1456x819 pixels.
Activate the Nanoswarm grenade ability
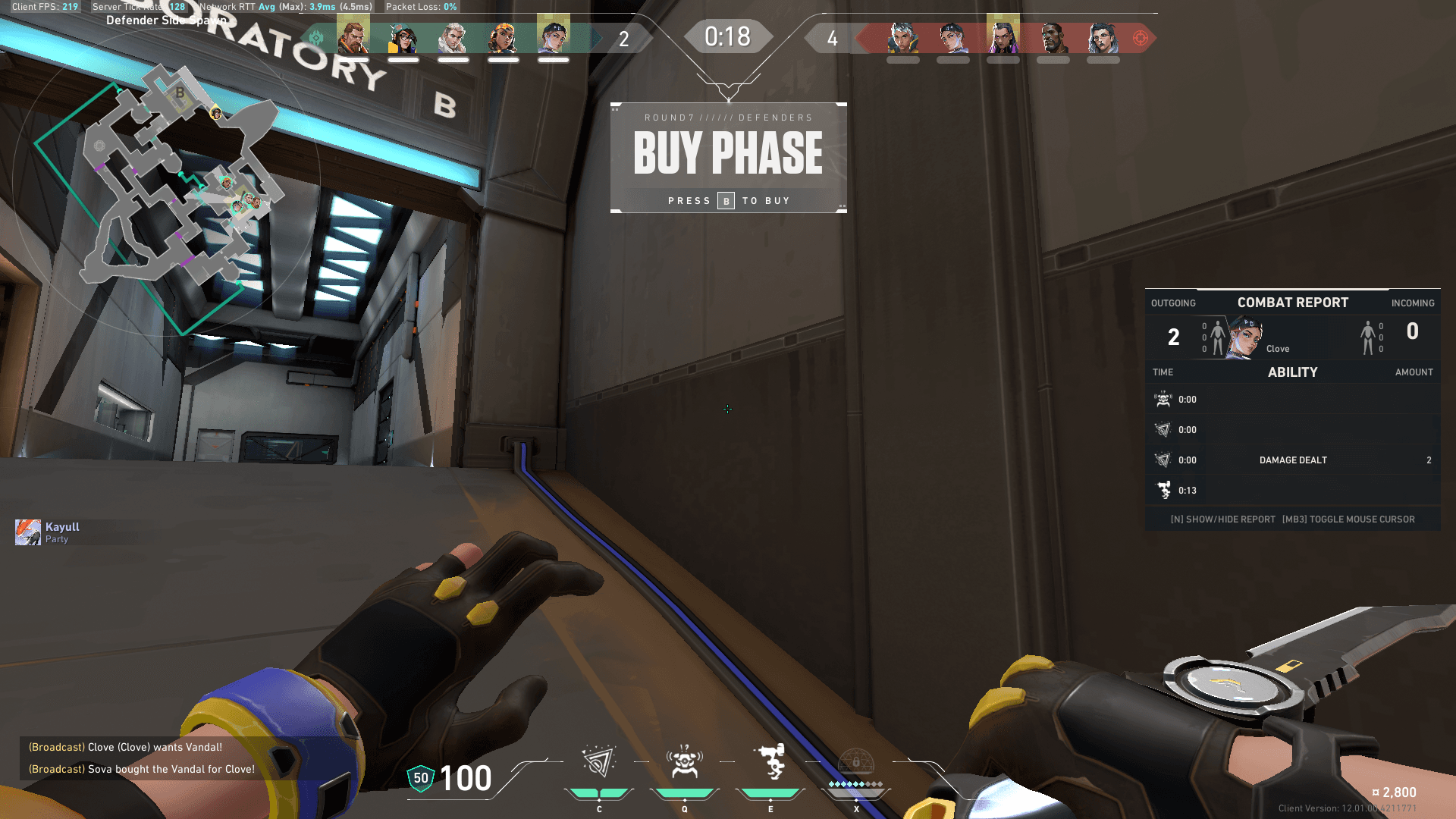click(598, 763)
